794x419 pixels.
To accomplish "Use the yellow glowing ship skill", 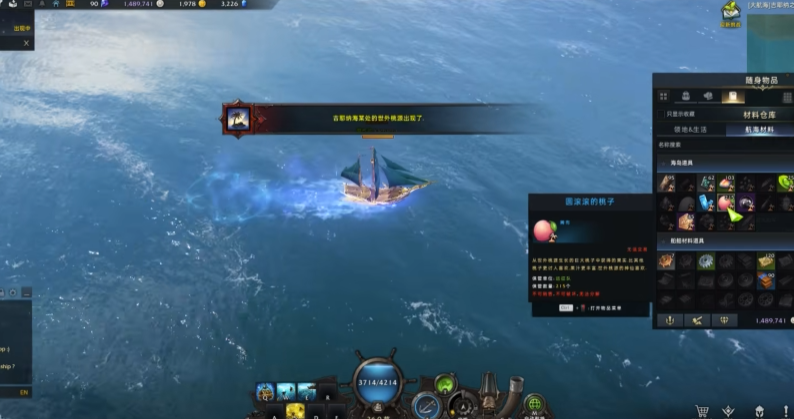I will click(295, 410).
